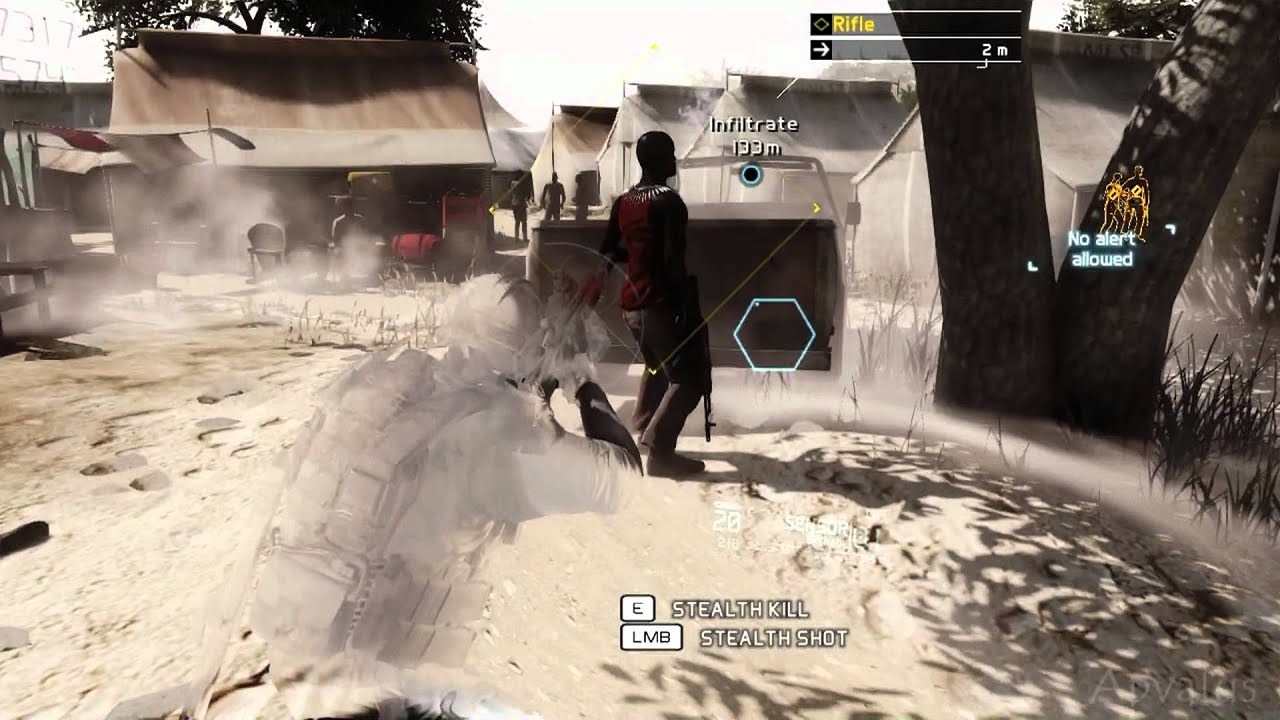Image resolution: width=1280 pixels, height=720 pixels.
Task: Click the Infiltrate objective circle marker
Action: point(750,176)
